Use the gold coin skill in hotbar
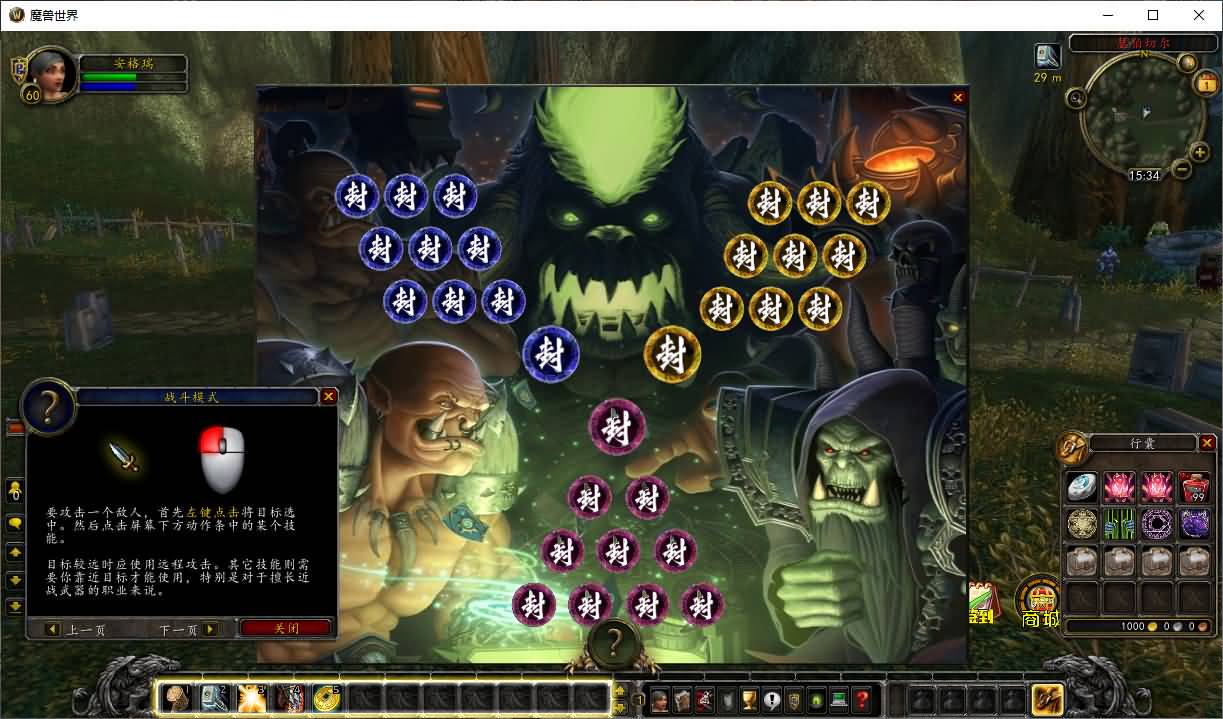The image size is (1223, 719). (x=326, y=697)
